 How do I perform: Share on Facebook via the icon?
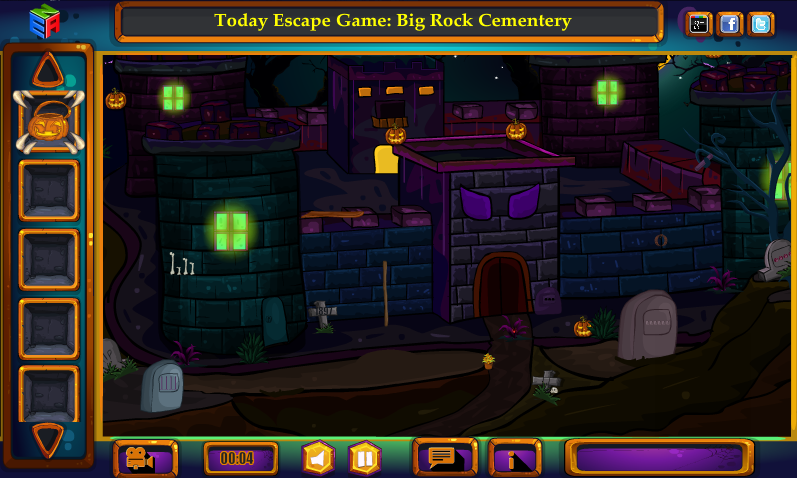[x=730, y=24]
